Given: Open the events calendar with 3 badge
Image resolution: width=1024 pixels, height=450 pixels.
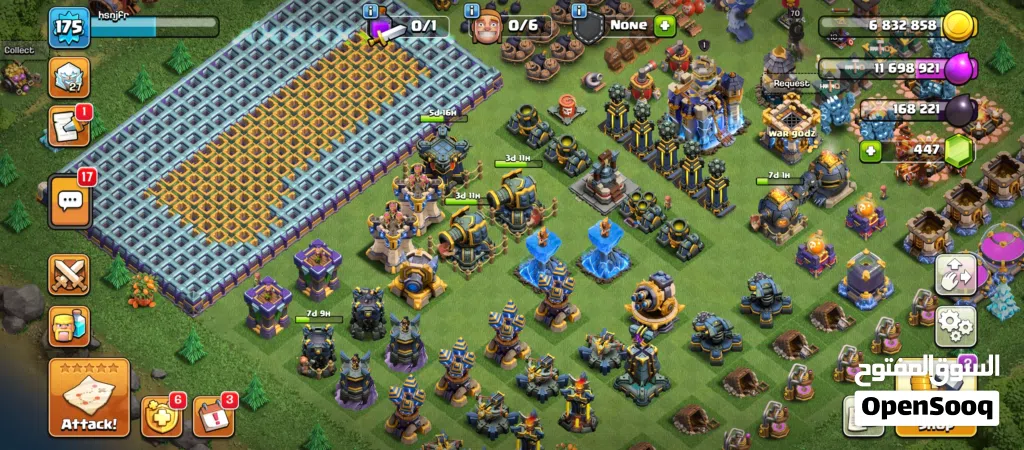Looking at the screenshot, I should [212, 416].
